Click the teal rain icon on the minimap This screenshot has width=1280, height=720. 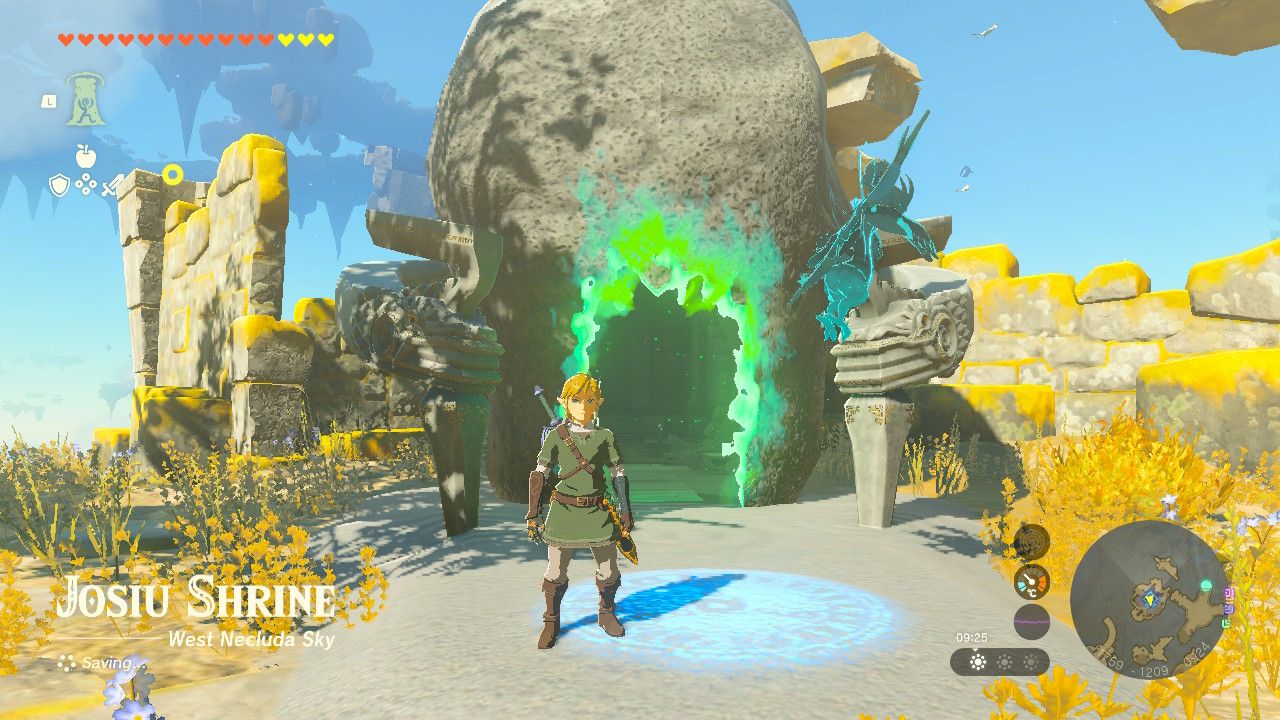[1206, 585]
